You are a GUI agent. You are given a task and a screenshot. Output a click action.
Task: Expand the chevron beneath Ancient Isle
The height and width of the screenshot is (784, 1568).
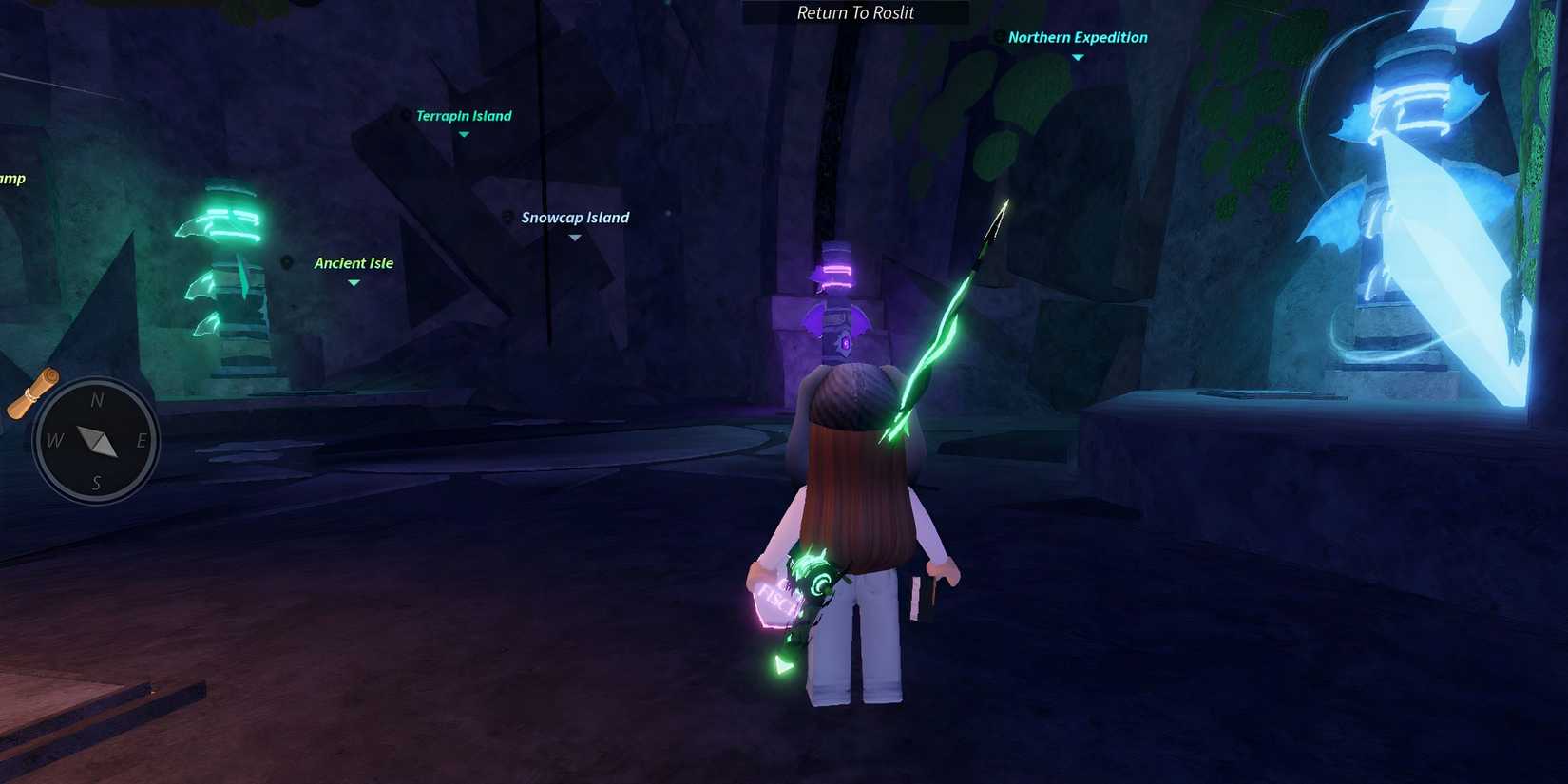[x=354, y=281]
